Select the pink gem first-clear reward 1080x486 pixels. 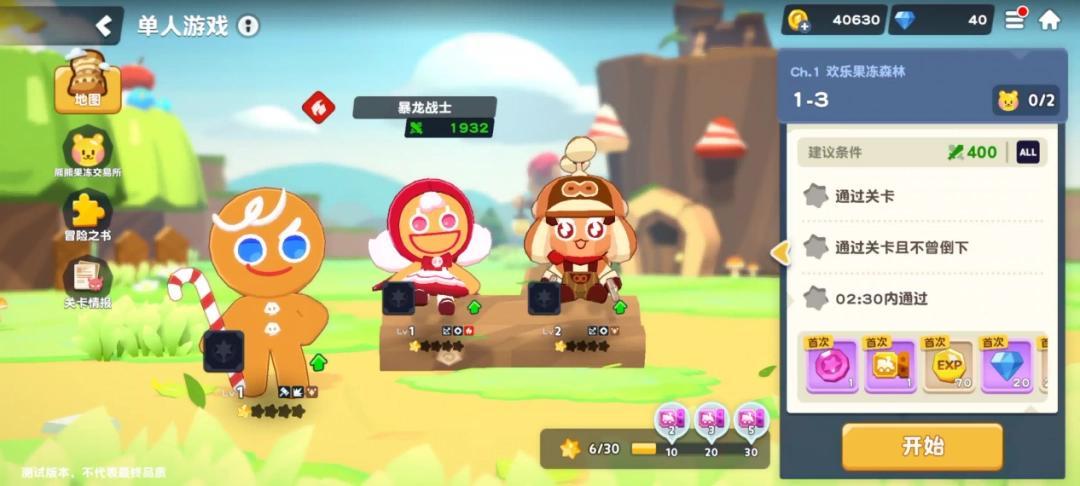pos(832,365)
